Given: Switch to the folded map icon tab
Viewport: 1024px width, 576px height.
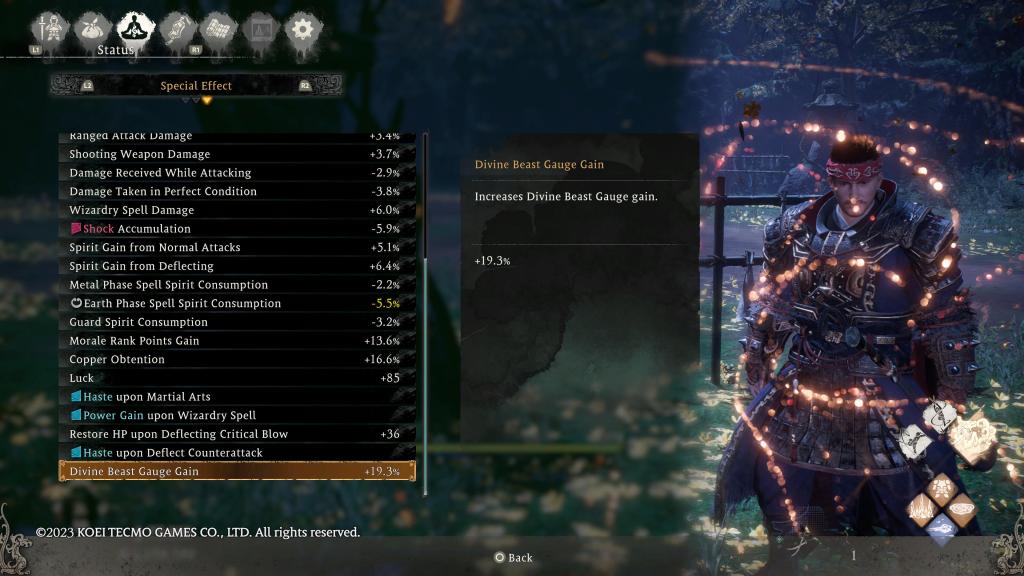Looking at the screenshot, I should click(217, 28).
